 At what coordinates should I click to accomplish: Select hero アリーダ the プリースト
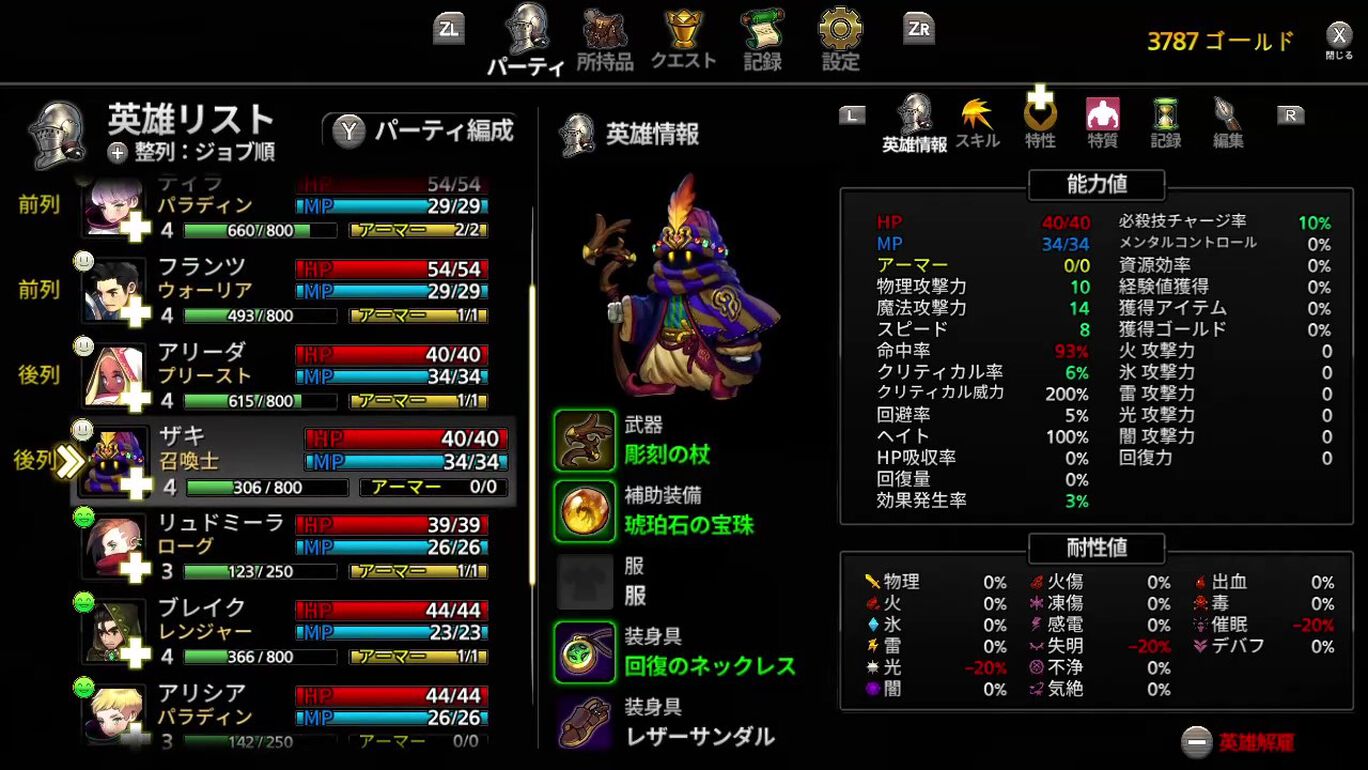pyautogui.click(x=290, y=375)
